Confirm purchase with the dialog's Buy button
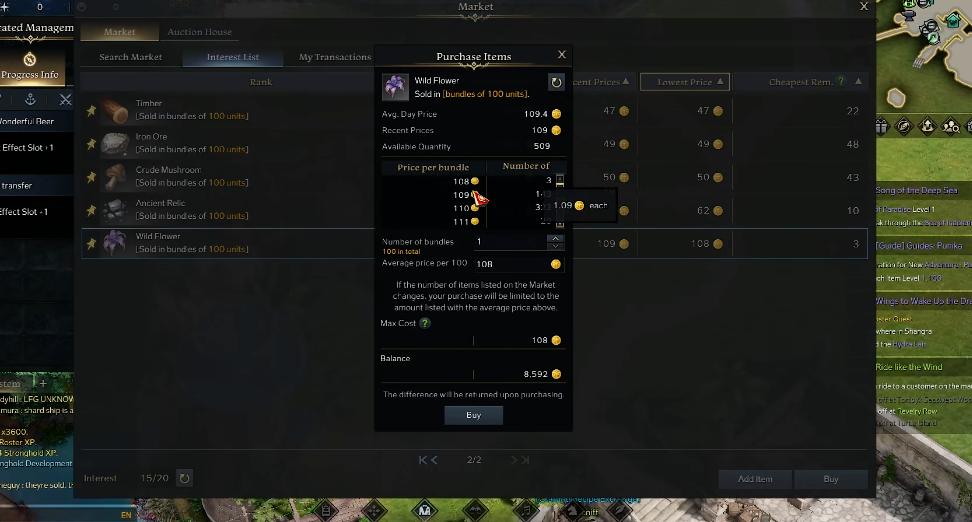 (x=473, y=415)
